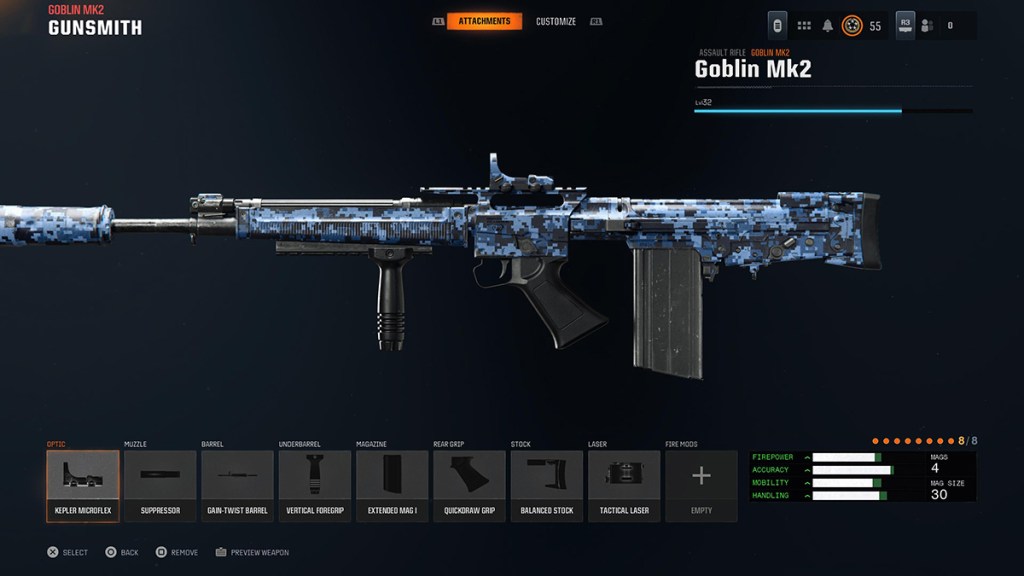Select the Kepler Microflex optic slot
This screenshot has width=1024, height=576.
tap(83, 485)
